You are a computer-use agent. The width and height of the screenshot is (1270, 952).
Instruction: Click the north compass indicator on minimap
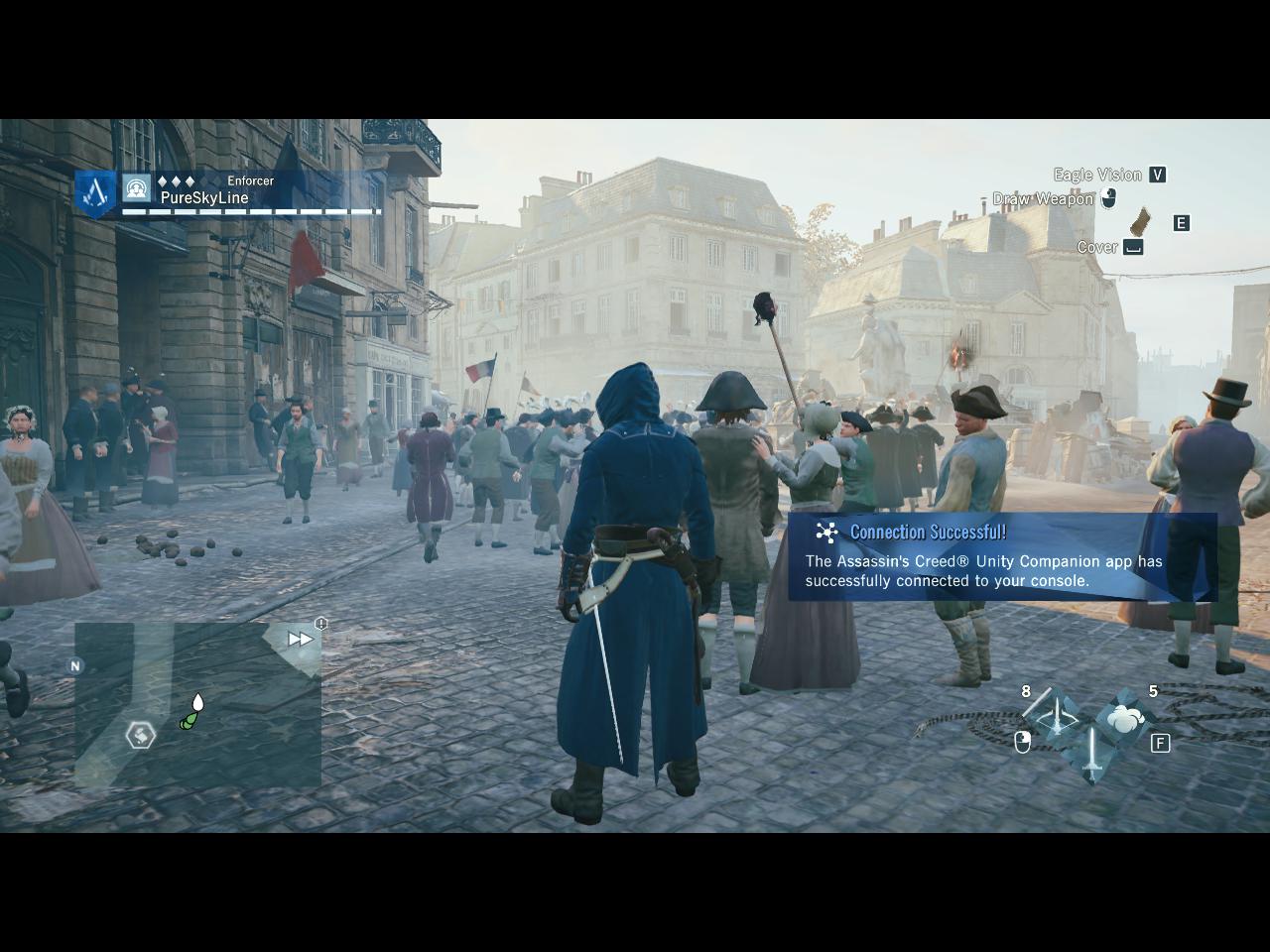point(74,666)
